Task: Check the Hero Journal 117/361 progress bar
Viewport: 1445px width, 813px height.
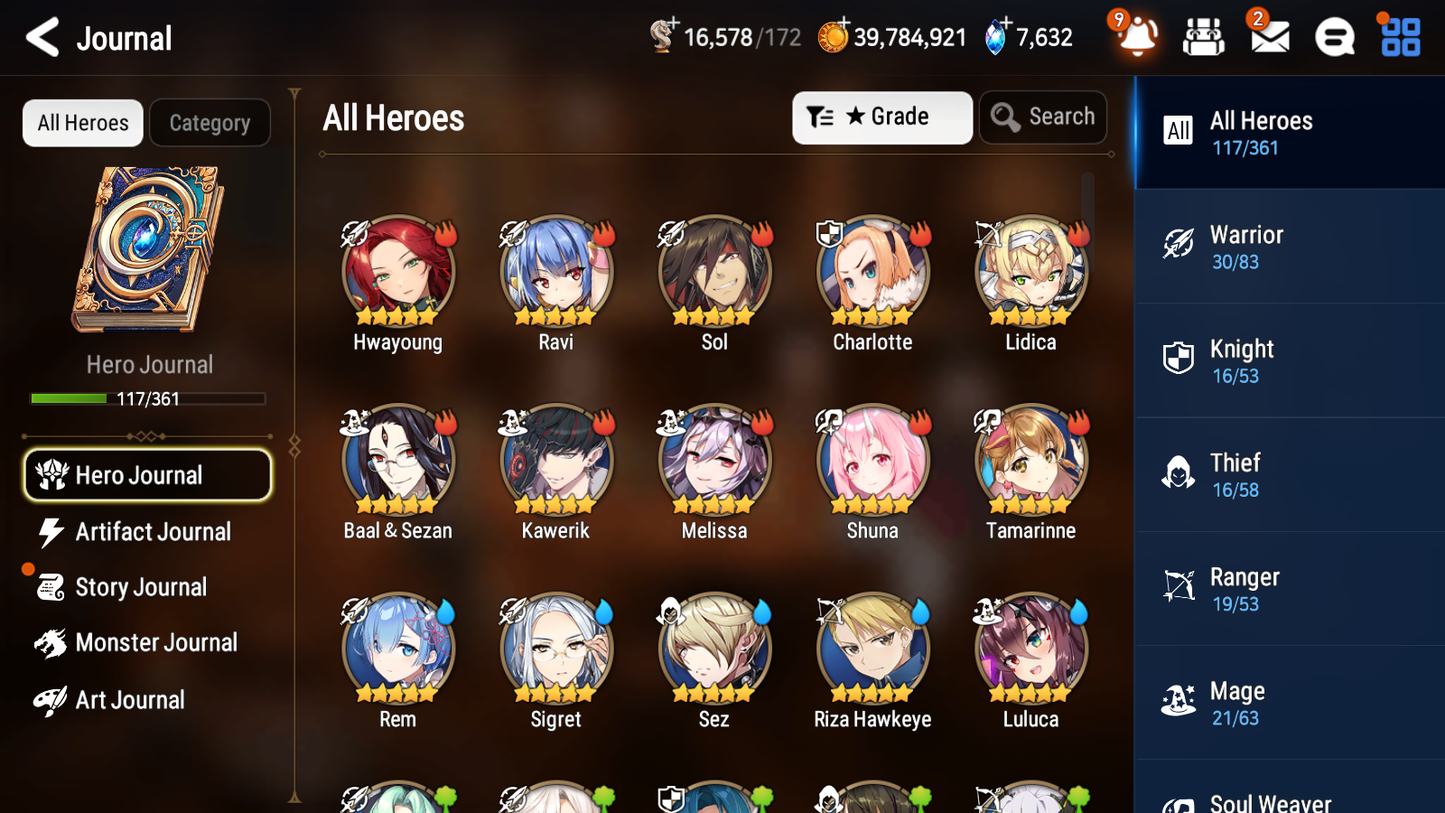Action: (148, 398)
